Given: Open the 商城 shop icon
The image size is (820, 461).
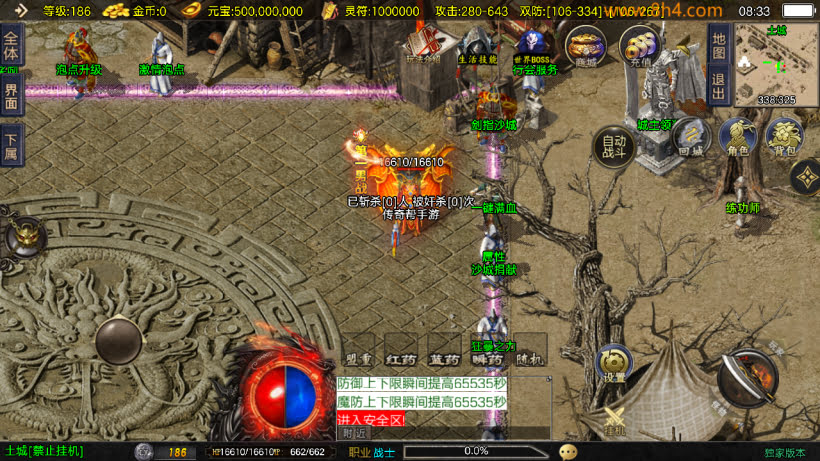Looking at the screenshot, I should coord(586,46).
